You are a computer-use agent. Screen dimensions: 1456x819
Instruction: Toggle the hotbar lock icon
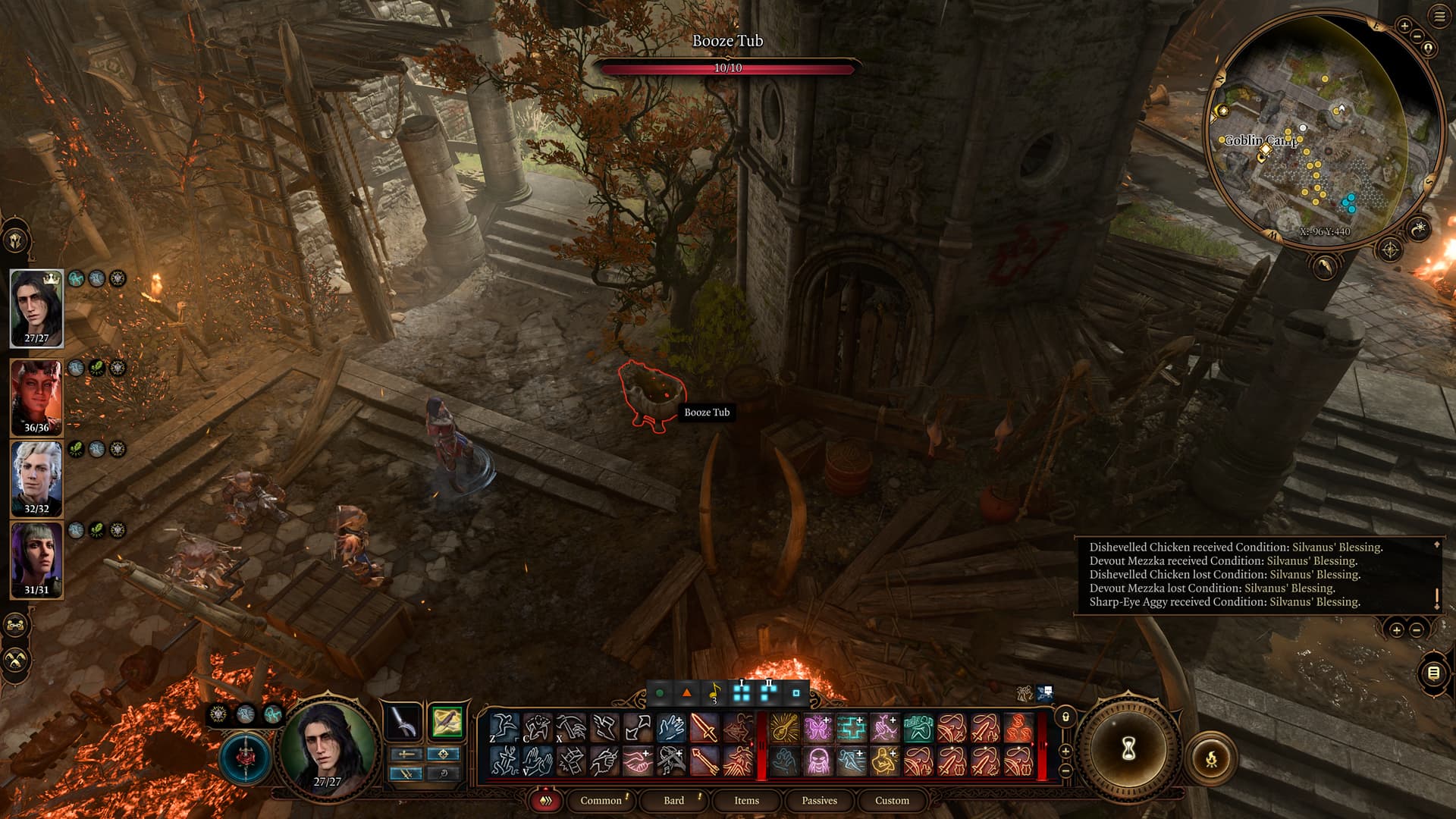click(1065, 717)
